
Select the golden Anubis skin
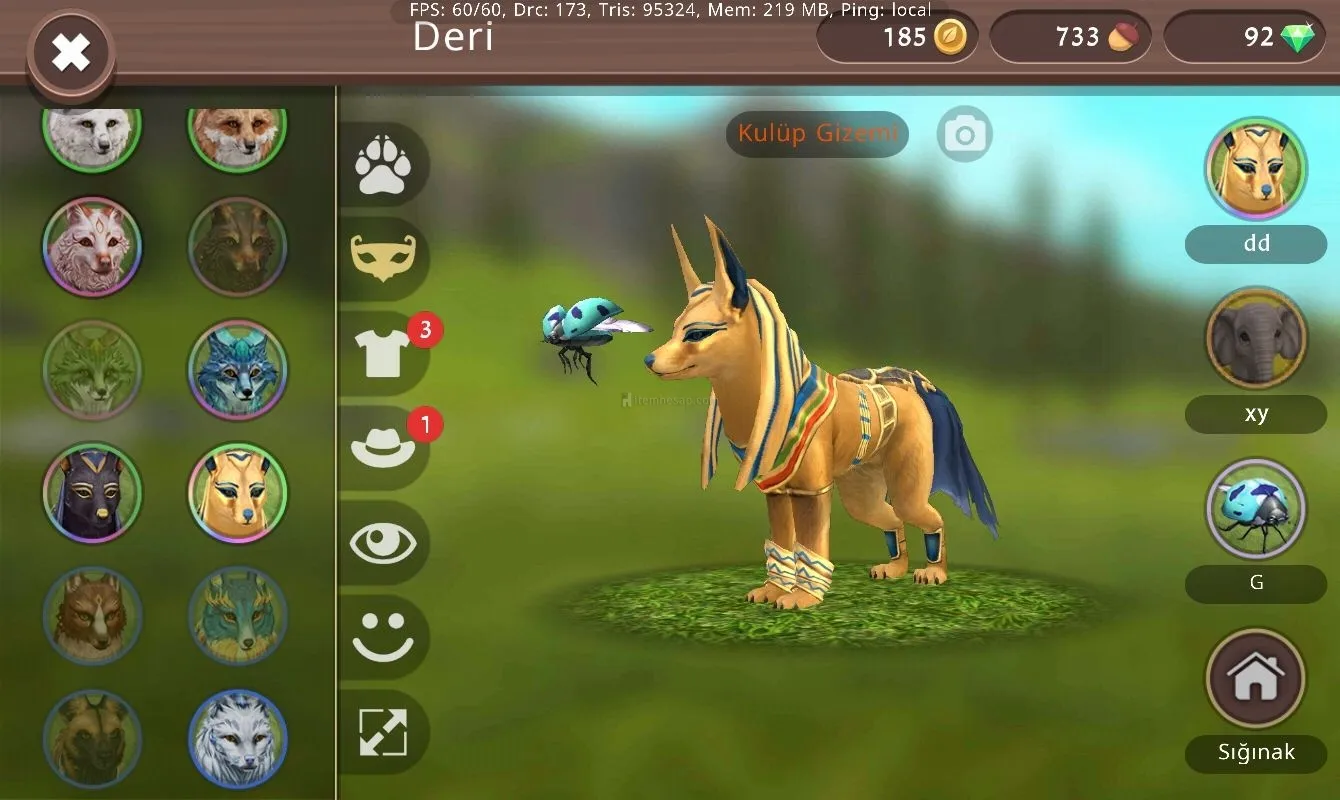[x=237, y=492]
